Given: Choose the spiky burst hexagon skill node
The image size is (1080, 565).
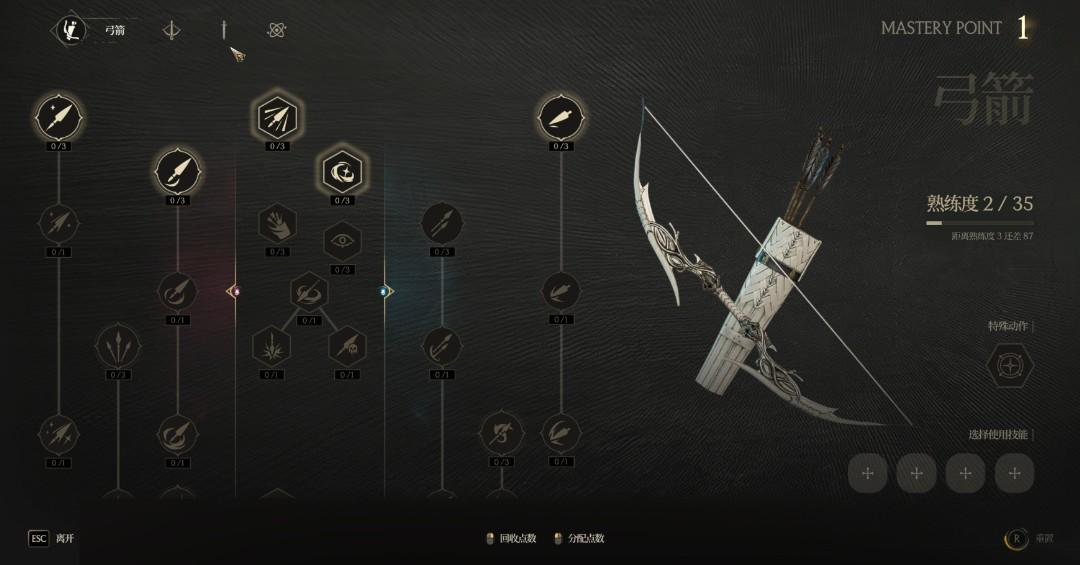Looking at the screenshot, I should (x=271, y=347).
